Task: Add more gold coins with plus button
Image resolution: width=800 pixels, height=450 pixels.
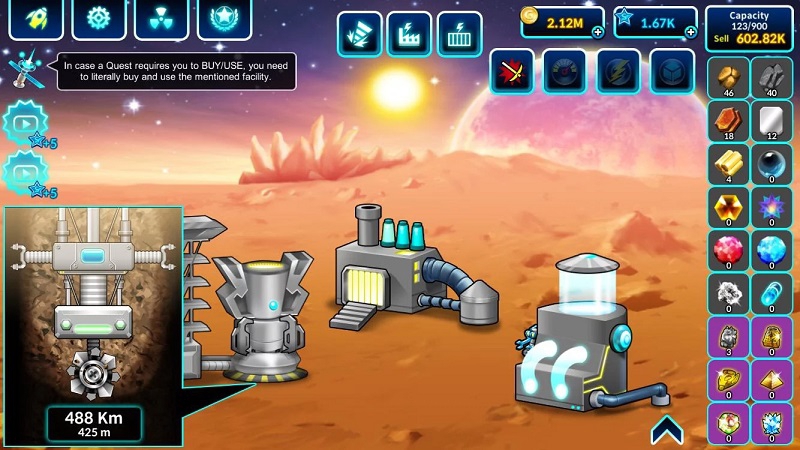Action: tap(597, 32)
